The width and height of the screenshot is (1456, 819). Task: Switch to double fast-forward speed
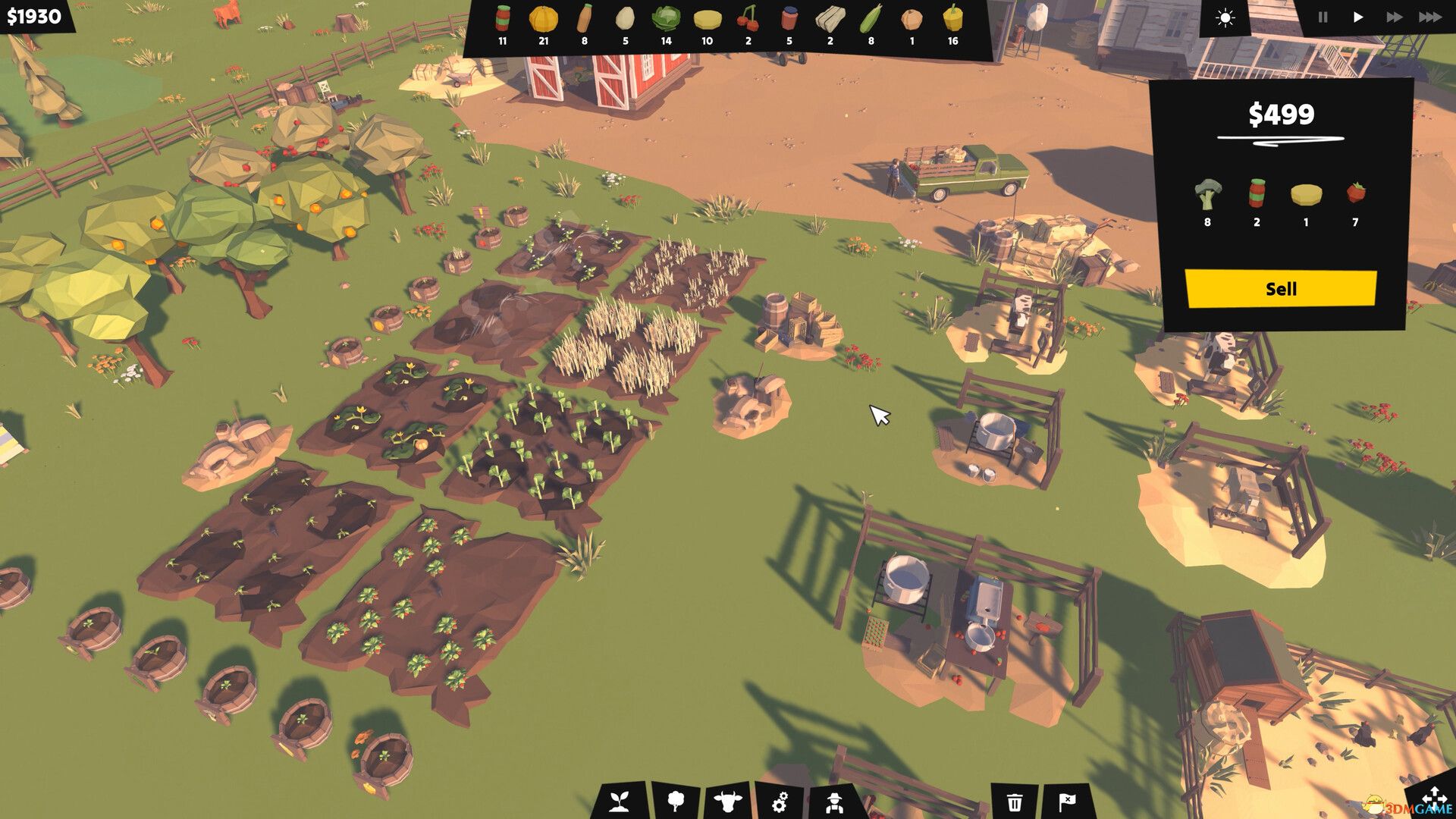point(1394,17)
